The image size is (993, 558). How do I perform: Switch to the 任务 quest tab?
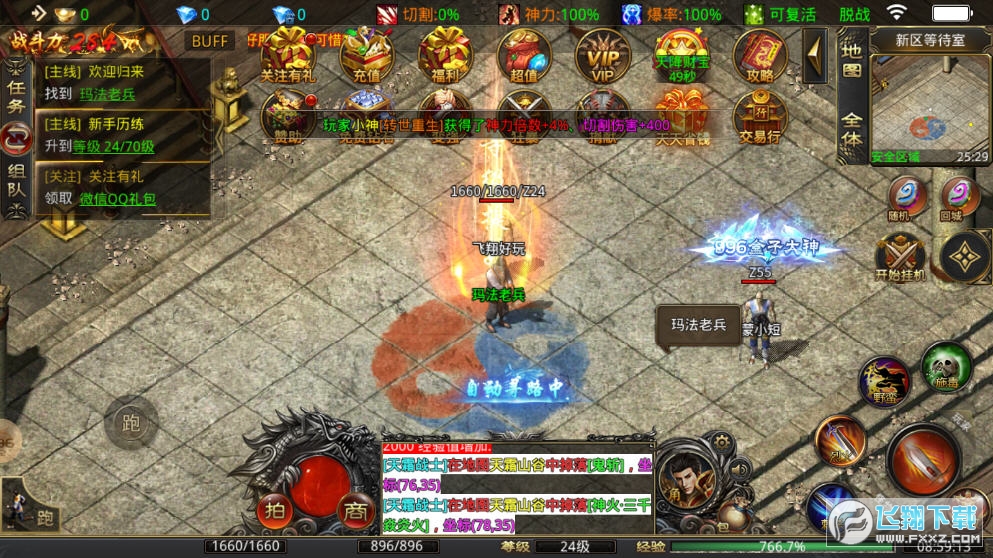[x=15, y=88]
